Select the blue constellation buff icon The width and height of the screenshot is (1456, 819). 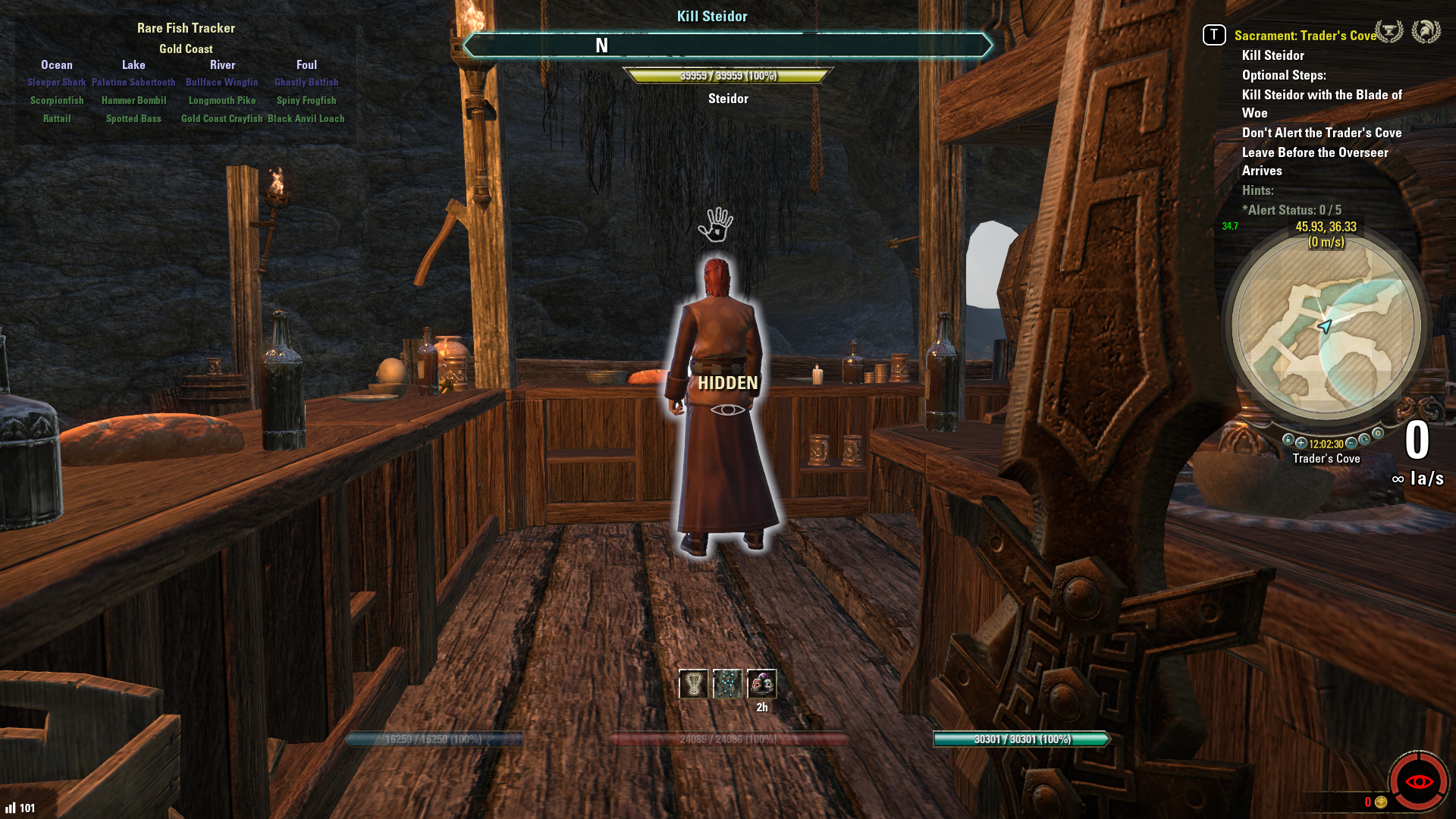point(727,684)
